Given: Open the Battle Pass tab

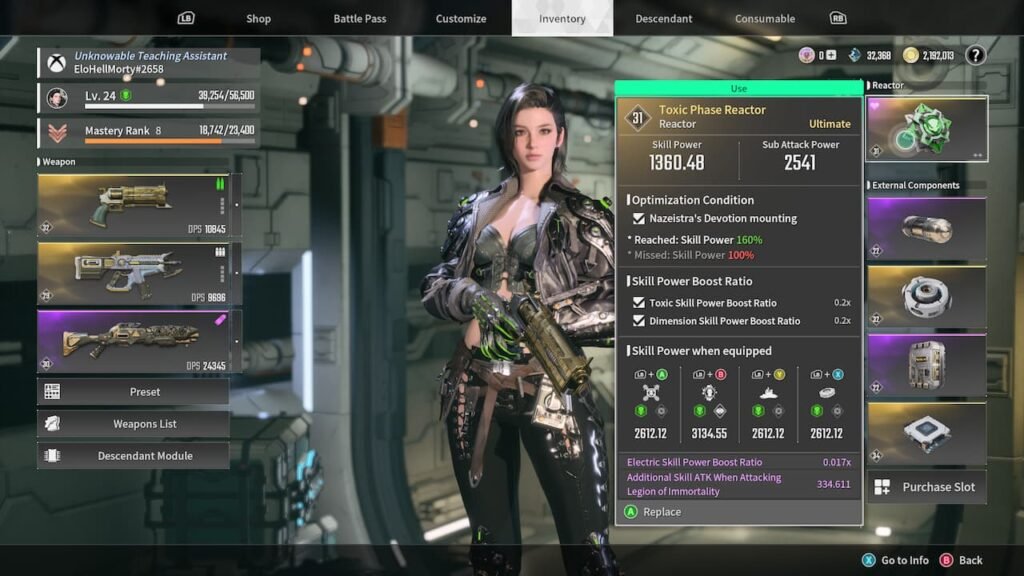Looking at the screenshot, I should [360, 18].
